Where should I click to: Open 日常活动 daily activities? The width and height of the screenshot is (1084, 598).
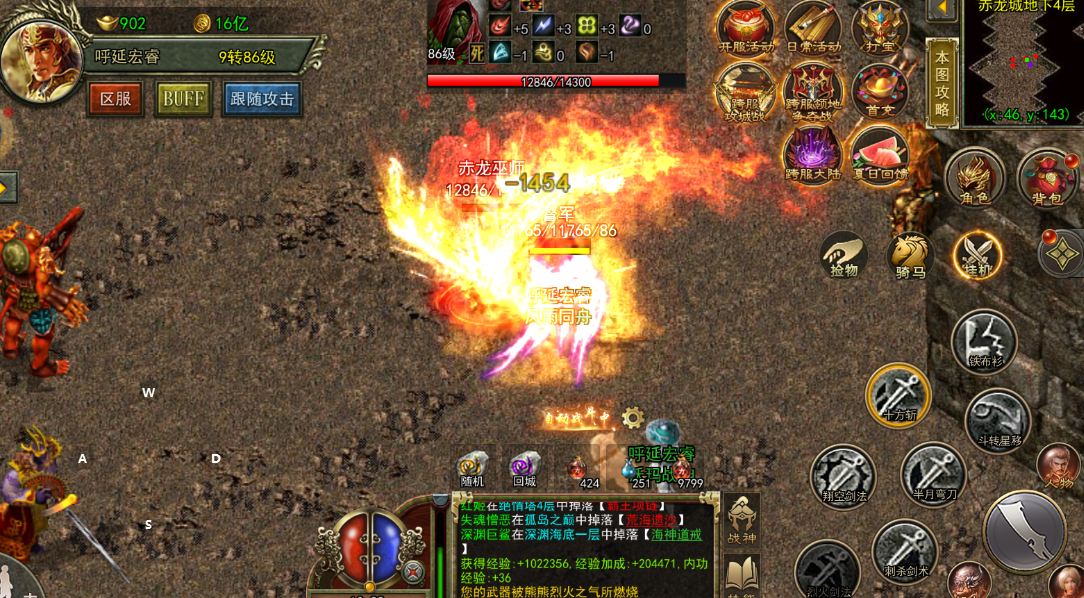(x=813, y=27)
